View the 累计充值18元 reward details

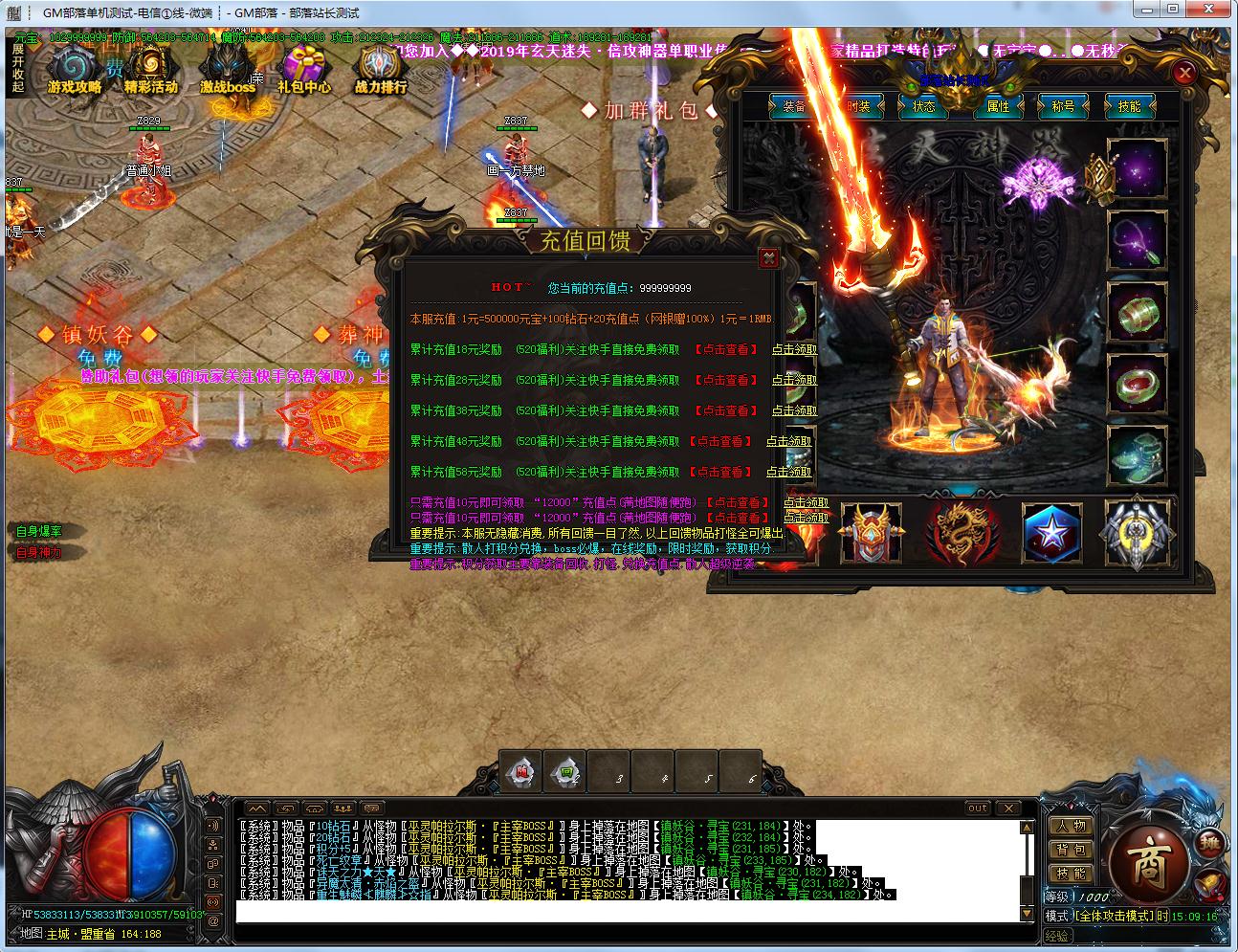pyautogui.click(x=726, y=350)
